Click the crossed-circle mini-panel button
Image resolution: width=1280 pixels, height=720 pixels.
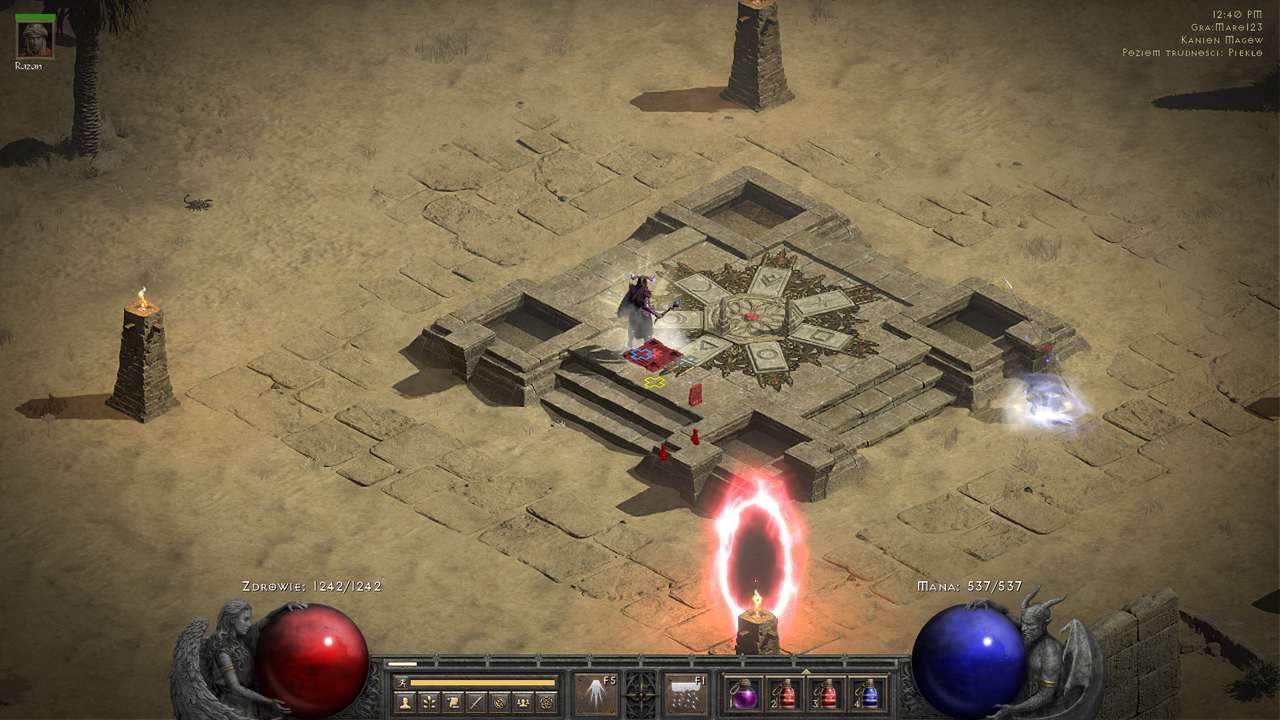tap(500, 702)
